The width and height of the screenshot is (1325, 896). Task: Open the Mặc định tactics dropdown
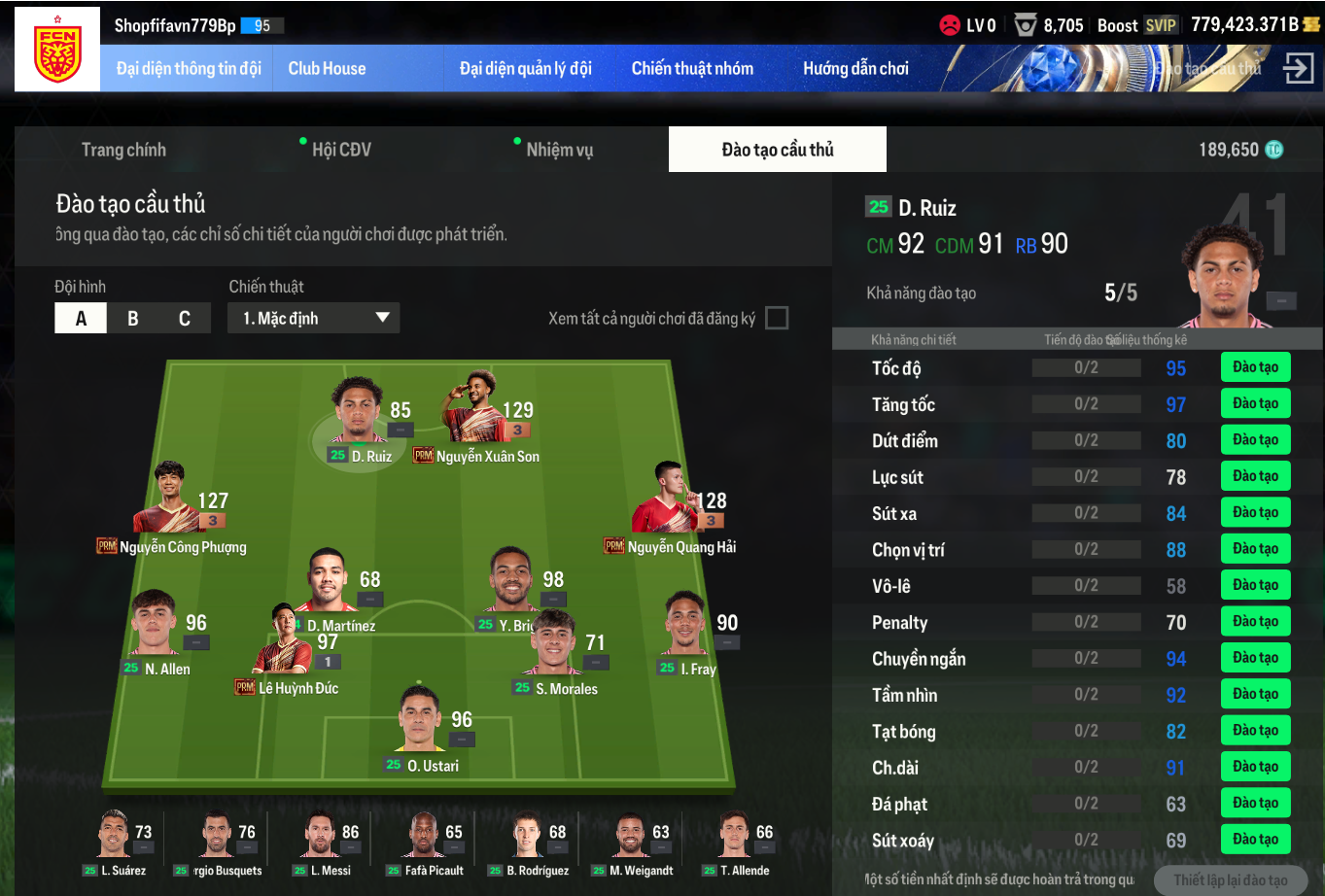(x=314, y=319)
